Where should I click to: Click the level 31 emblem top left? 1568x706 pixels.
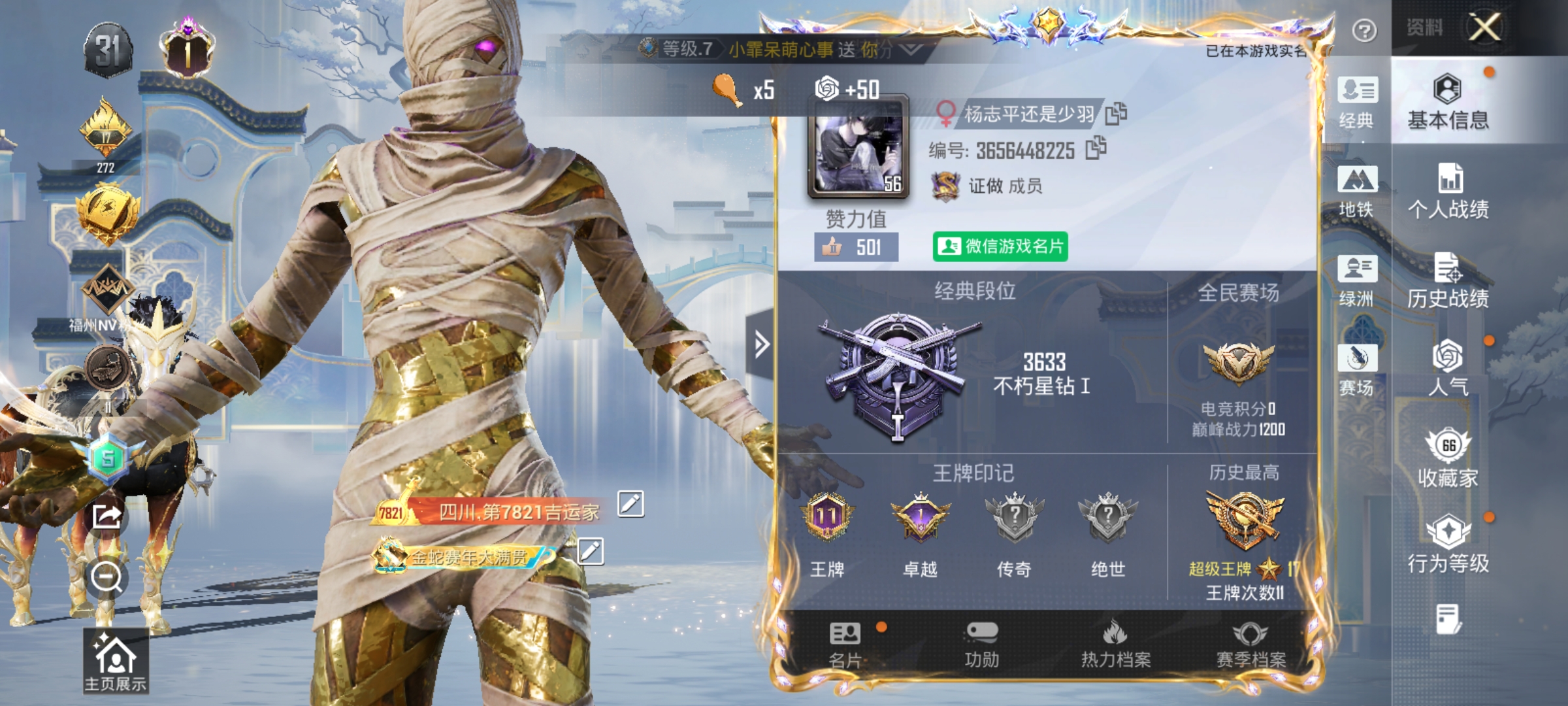(108, 49)
